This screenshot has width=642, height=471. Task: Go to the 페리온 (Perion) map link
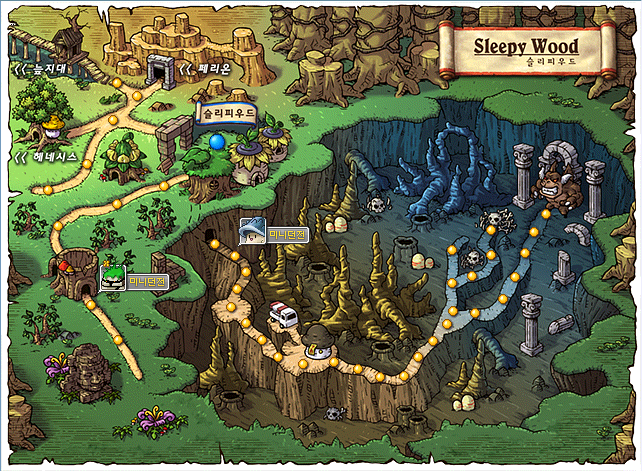206,69
